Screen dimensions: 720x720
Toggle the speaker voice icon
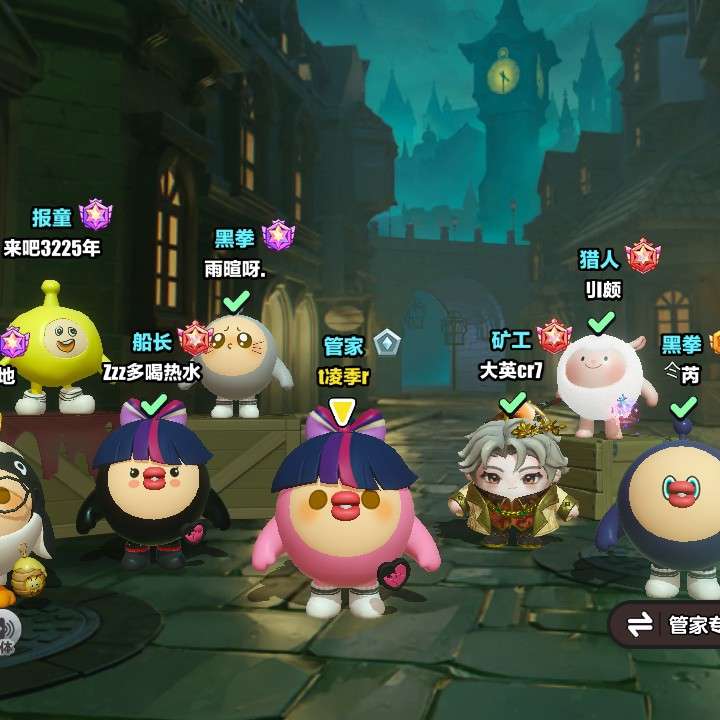click(6, 628)
